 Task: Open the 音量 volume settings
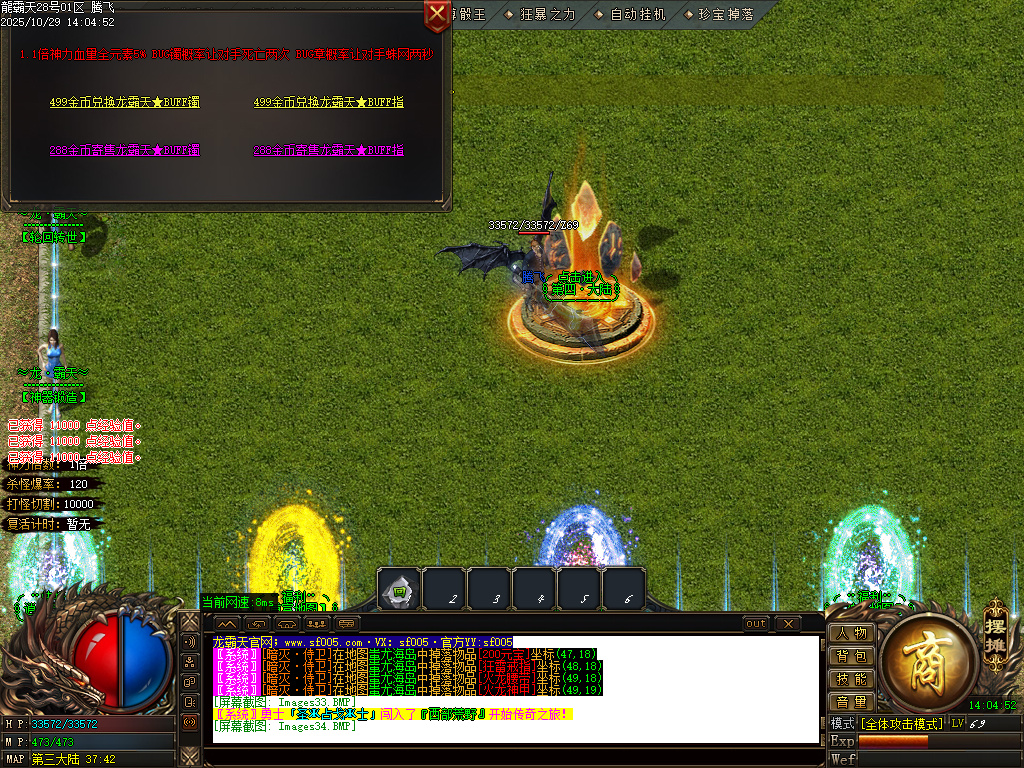coord(851,702)
